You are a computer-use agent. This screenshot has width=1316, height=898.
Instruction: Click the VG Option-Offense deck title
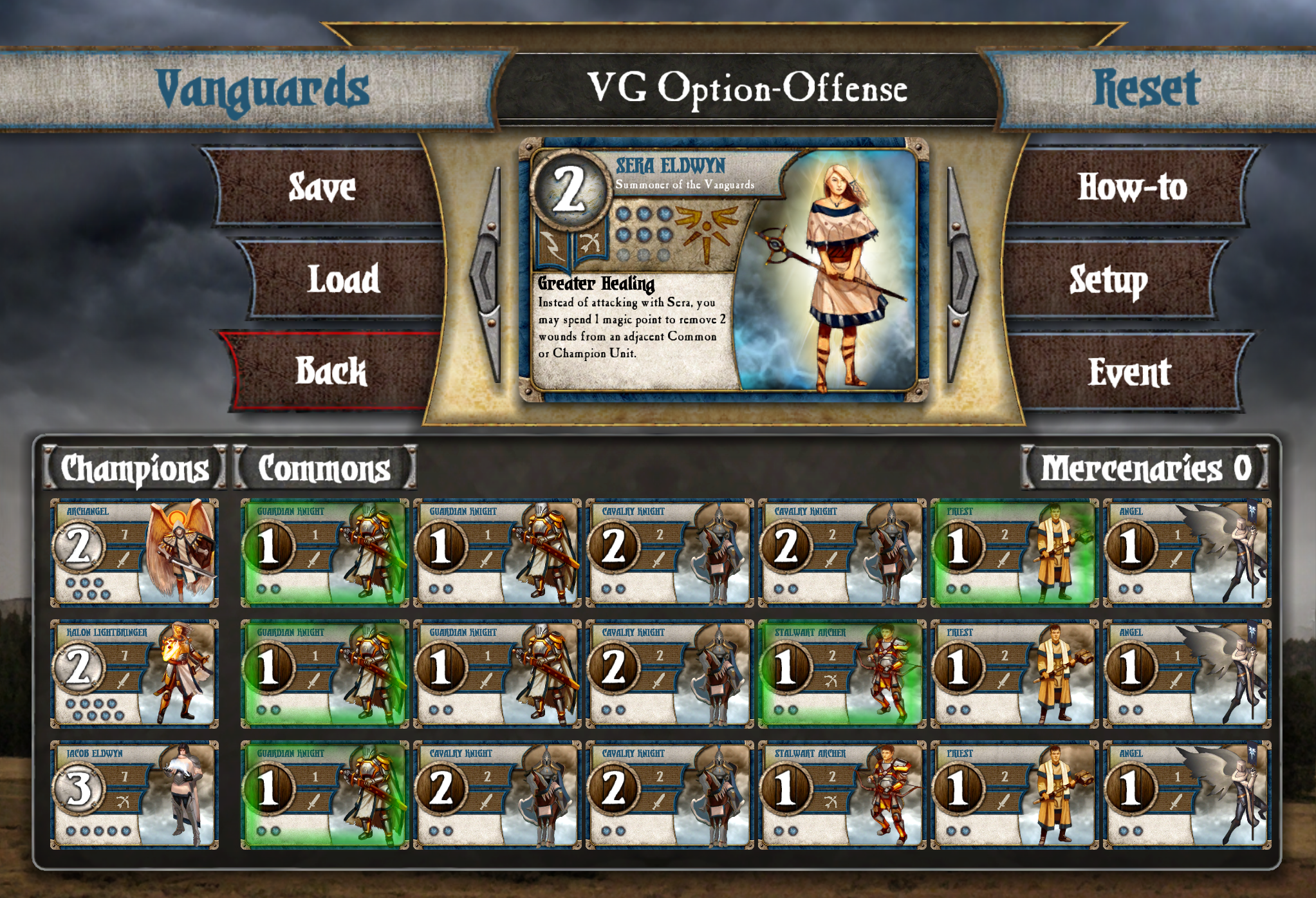(746, 89)
